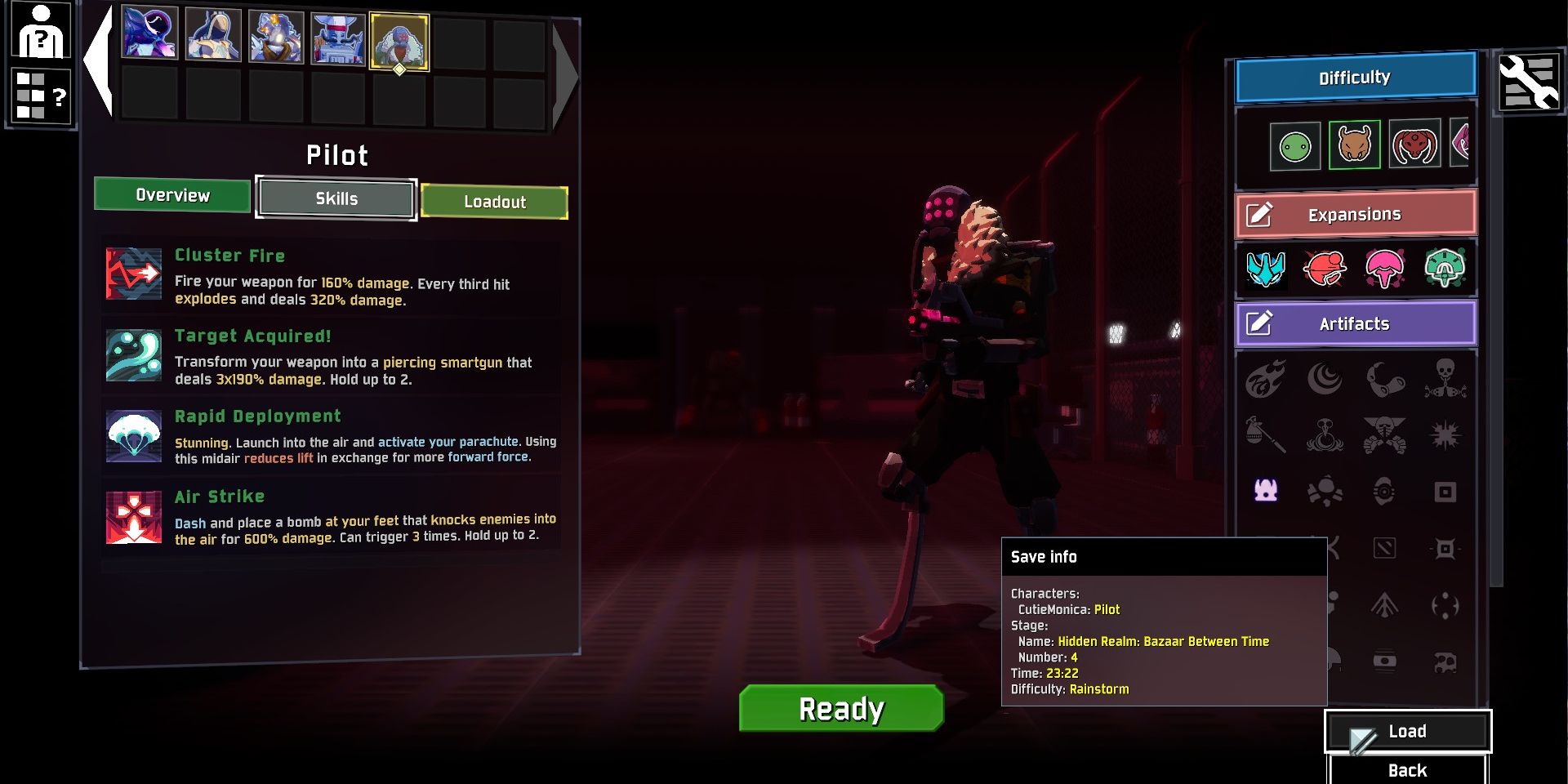Image resolution: width=1568 pixels, height=784 pixels.
Task: Show the Loadout tab
Action: point(494,202)
